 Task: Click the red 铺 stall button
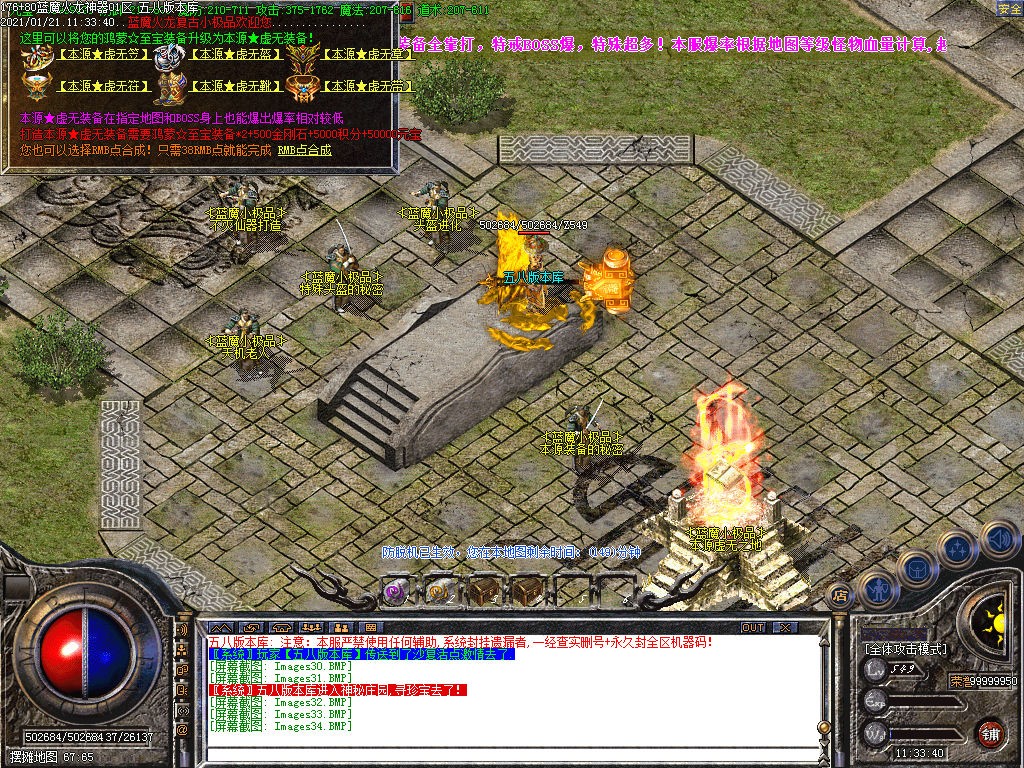tap(990, 733)
